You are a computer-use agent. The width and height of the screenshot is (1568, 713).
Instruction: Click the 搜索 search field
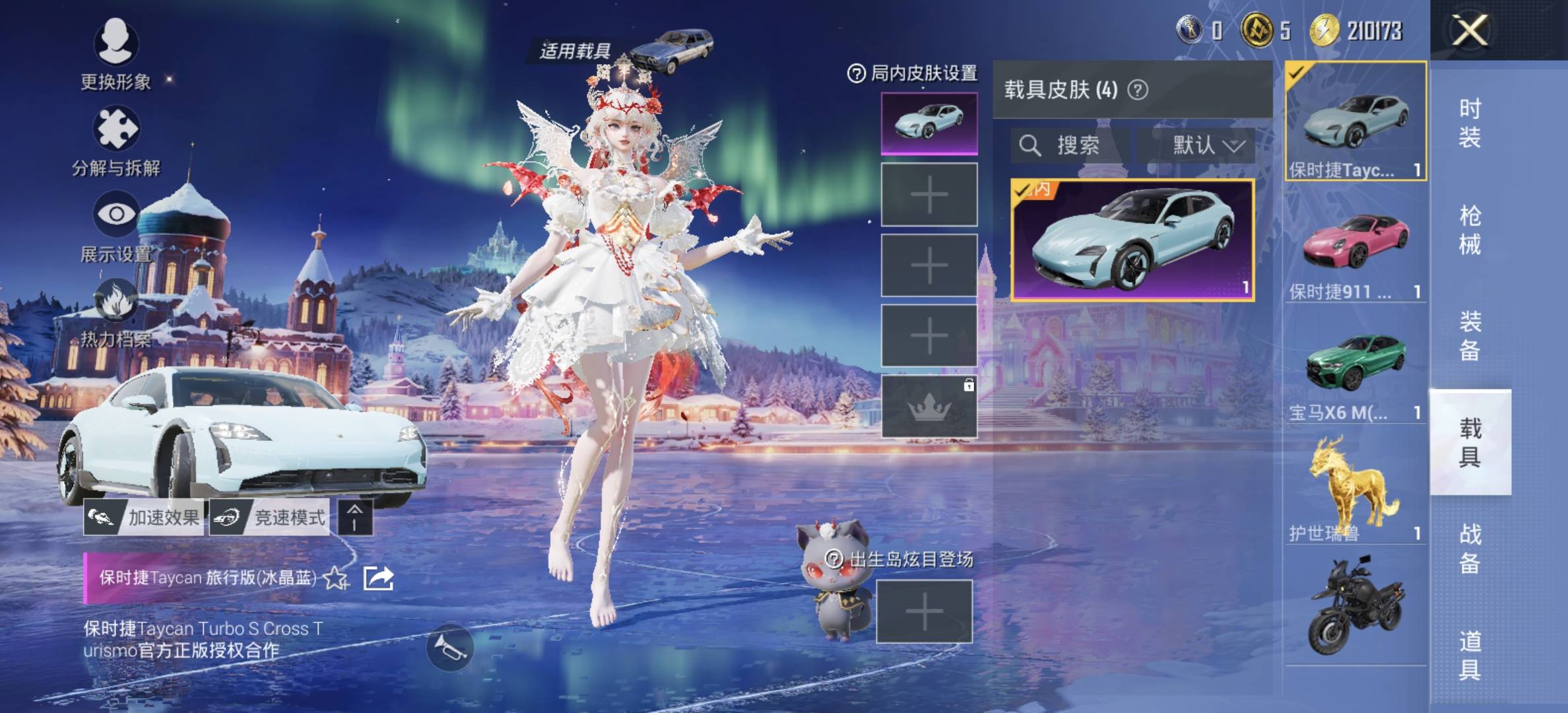tap(1069, 145)
